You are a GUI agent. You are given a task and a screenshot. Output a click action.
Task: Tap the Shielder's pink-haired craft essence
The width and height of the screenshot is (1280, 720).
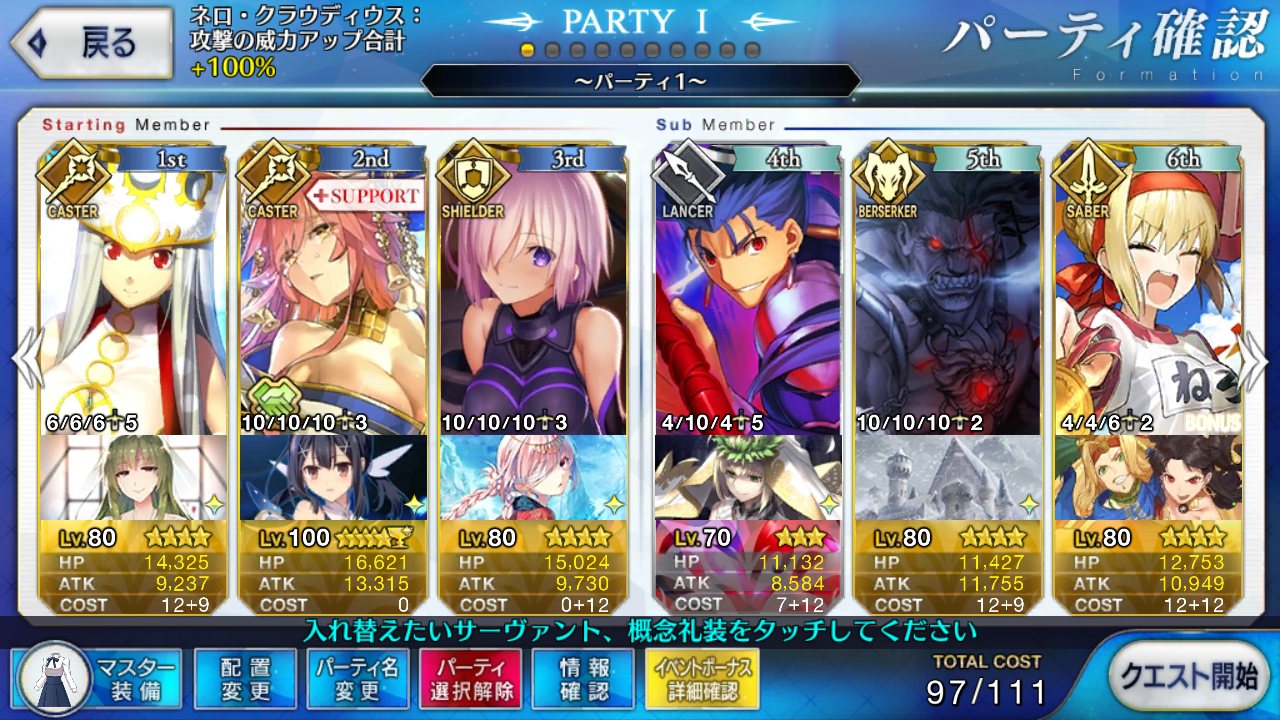click(533, 477)
